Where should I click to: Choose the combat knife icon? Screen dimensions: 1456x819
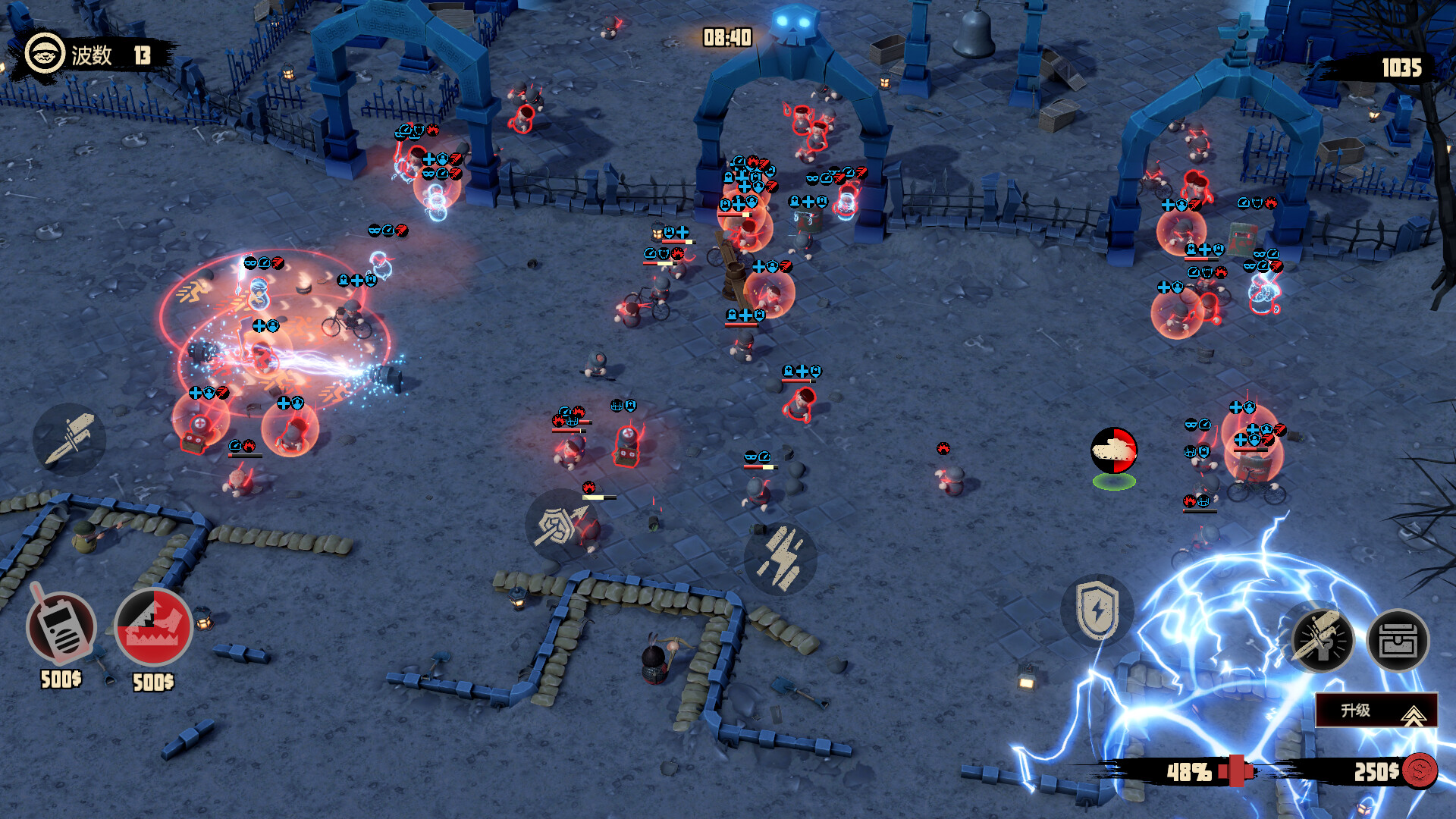(x=69, y=439)
